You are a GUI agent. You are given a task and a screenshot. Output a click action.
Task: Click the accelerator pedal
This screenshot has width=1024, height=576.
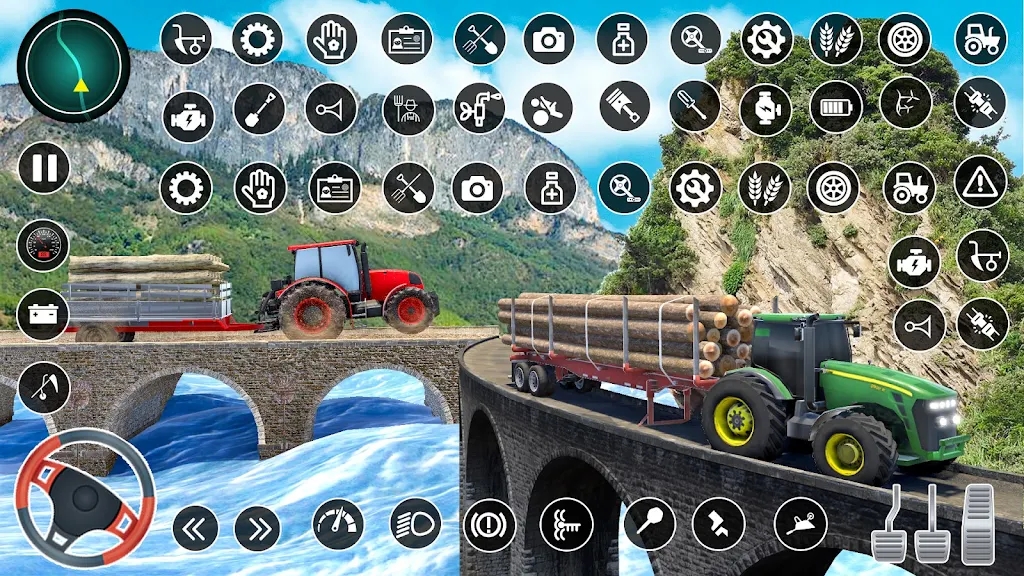coord(977,524)
